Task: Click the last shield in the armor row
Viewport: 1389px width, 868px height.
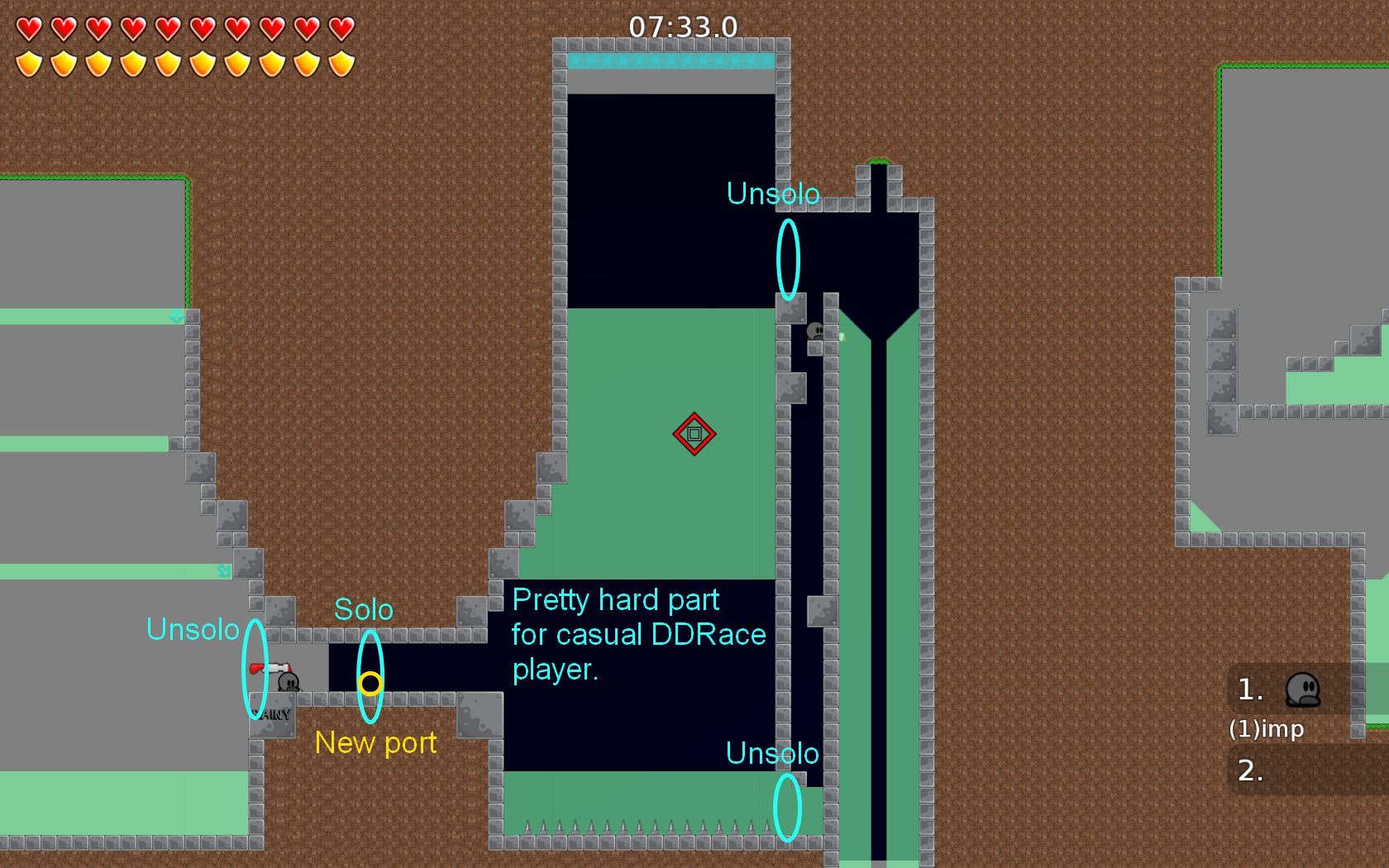Action: click(340, 62)
